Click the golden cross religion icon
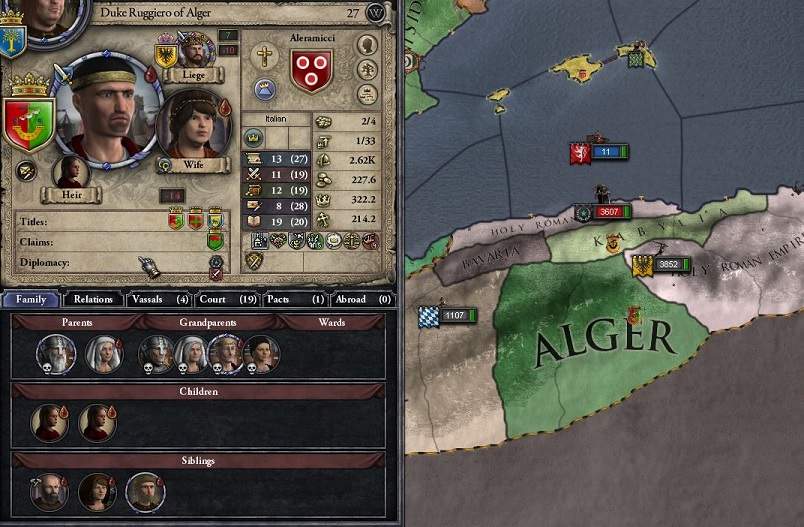Image resolution: width=804 pixels, height=527 pixels. tap(264, 57)
